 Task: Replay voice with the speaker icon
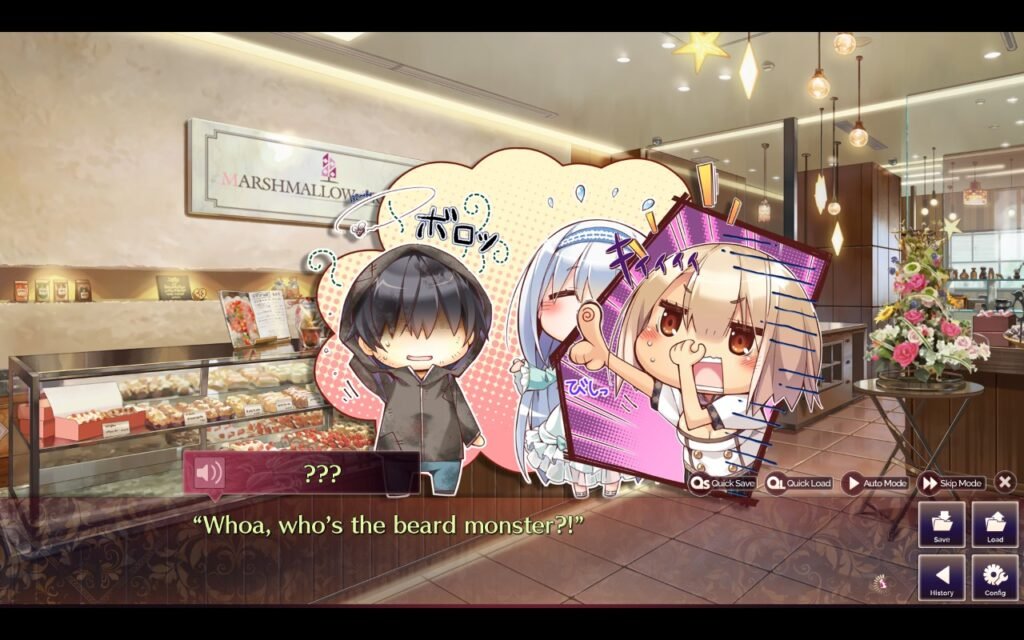pos(209,472)
